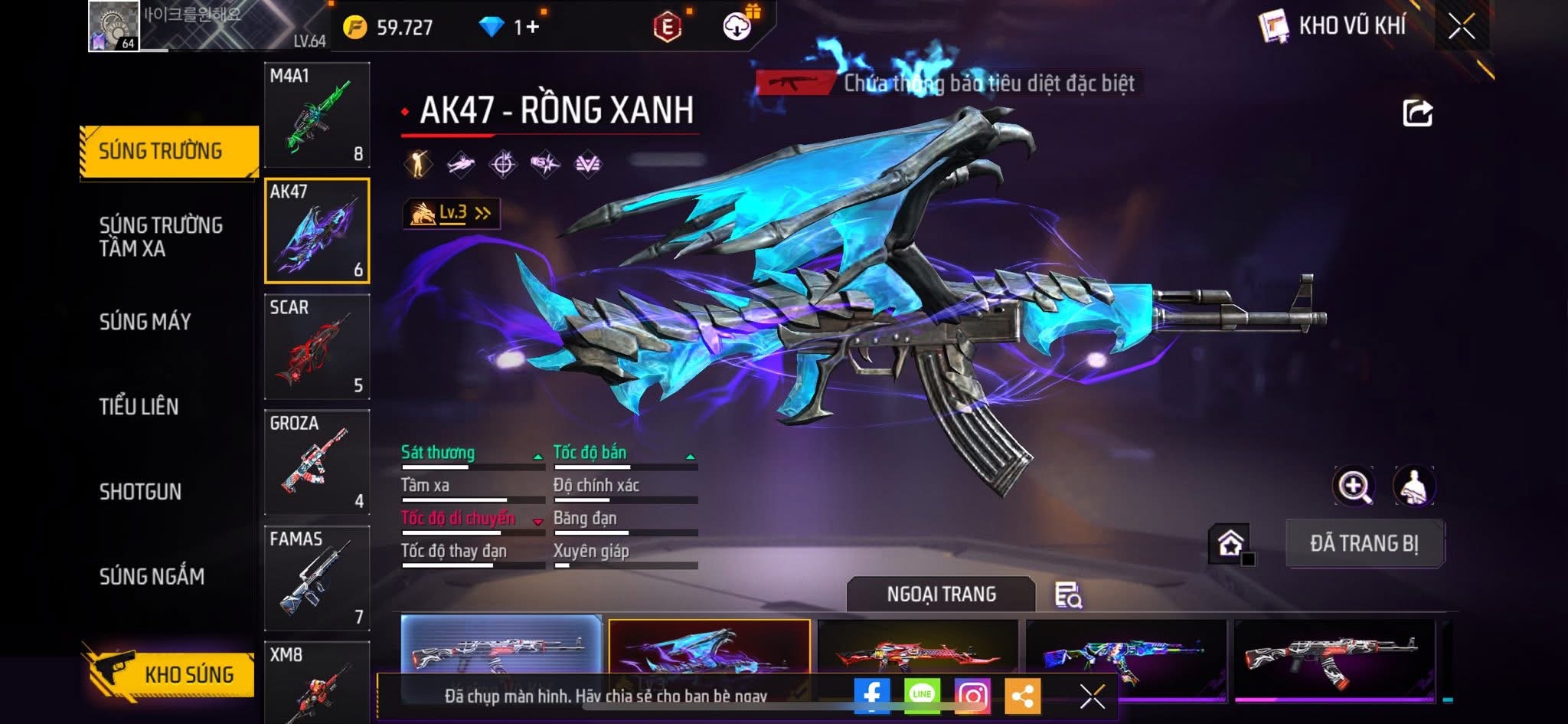
Task: Switch to the SHOTGUN category
Action: pos(140,492)
